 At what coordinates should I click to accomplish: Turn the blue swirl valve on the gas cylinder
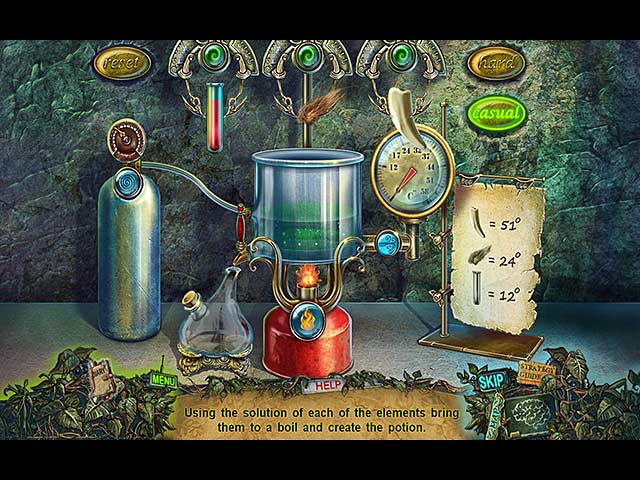pos(129,184)
